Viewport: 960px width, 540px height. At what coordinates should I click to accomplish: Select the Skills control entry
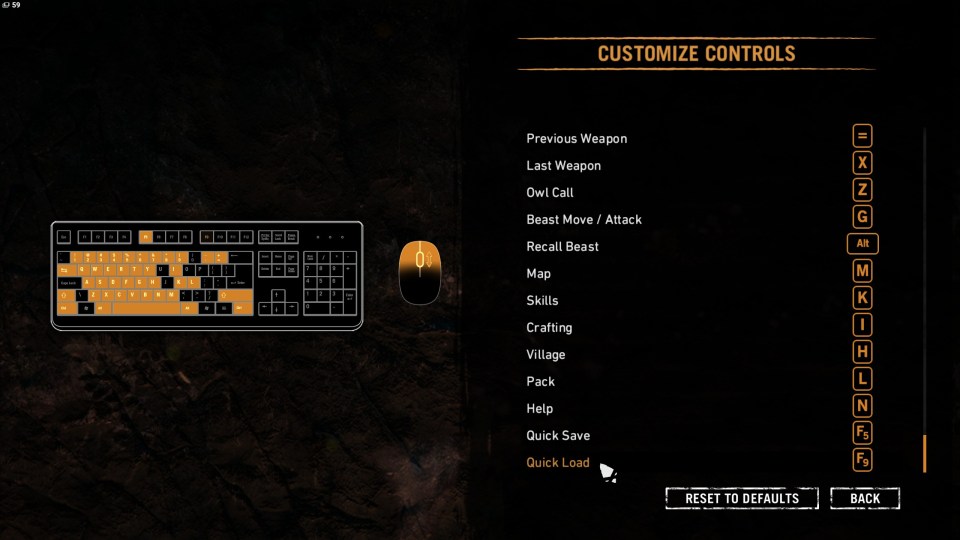point(543,300)
